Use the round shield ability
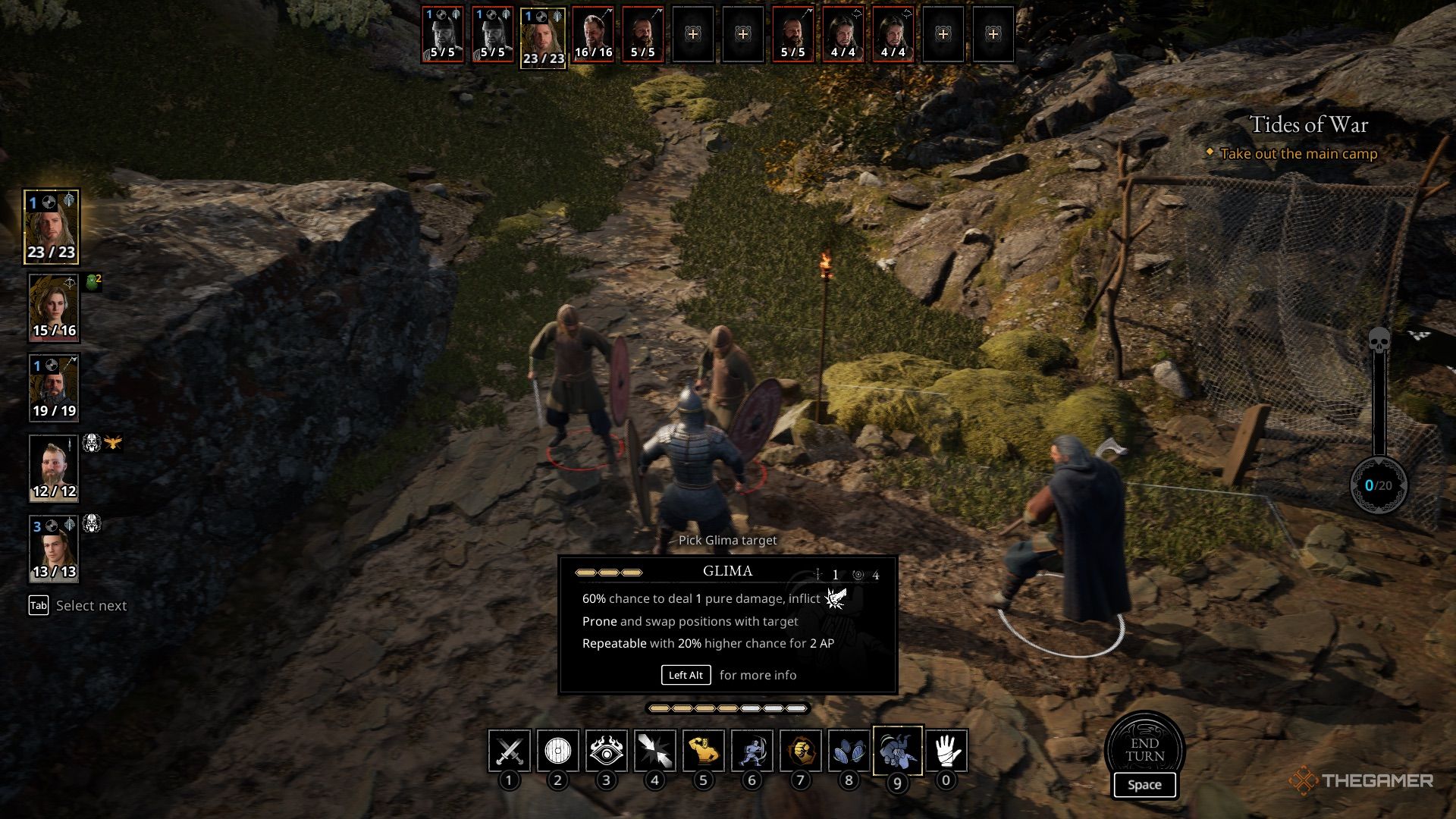This screenshot has width=1456, height=819. tap(557, 751)
